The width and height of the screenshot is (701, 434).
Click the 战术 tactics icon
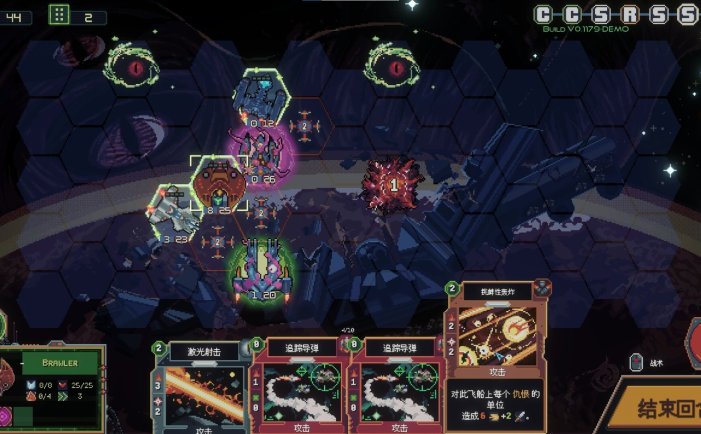pos(636,362)
